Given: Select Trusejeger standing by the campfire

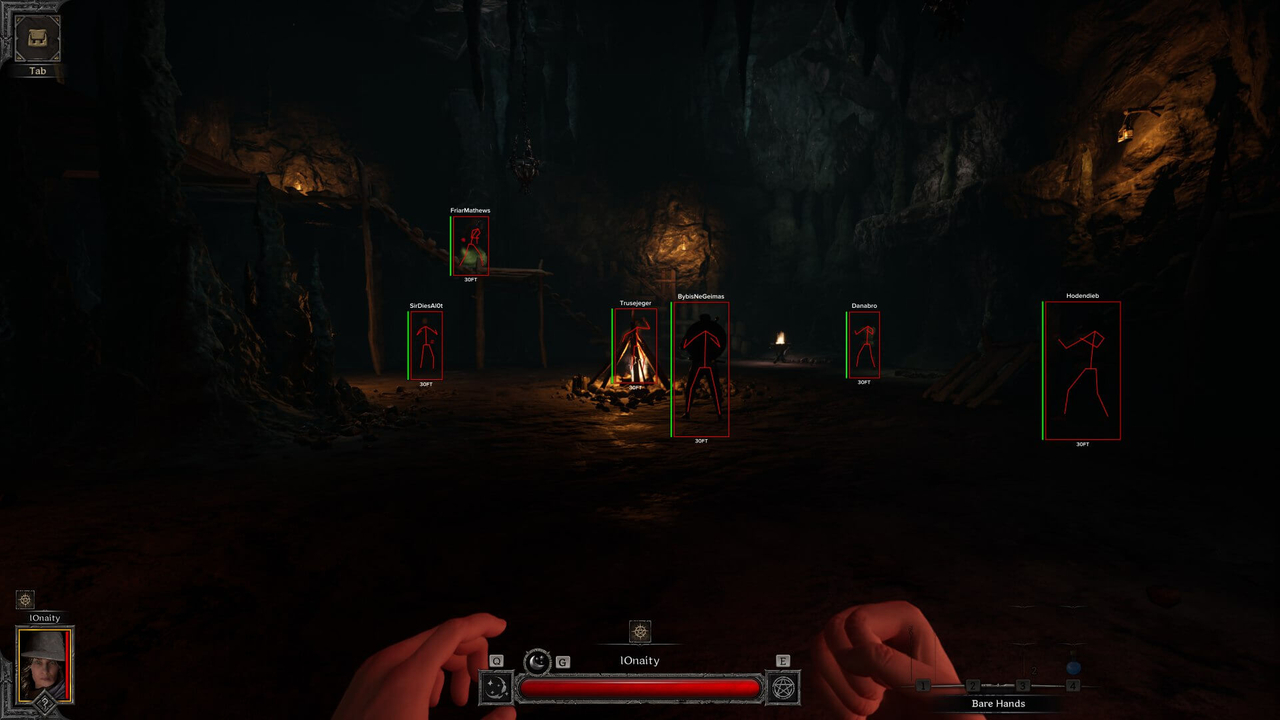Looking at the screenshot, I should 635,303.
